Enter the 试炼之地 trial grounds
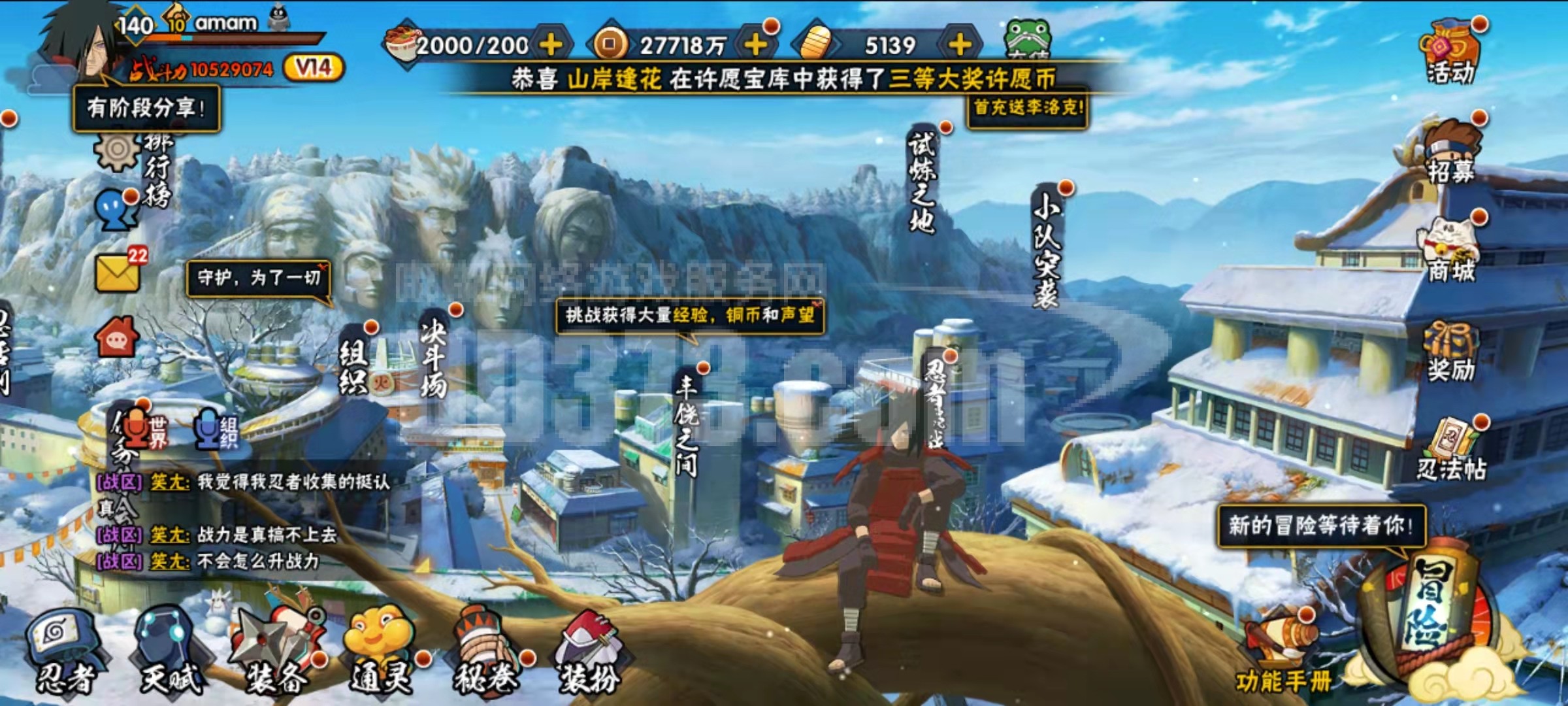Screen dimensions: 1568x706 [923, 183]
